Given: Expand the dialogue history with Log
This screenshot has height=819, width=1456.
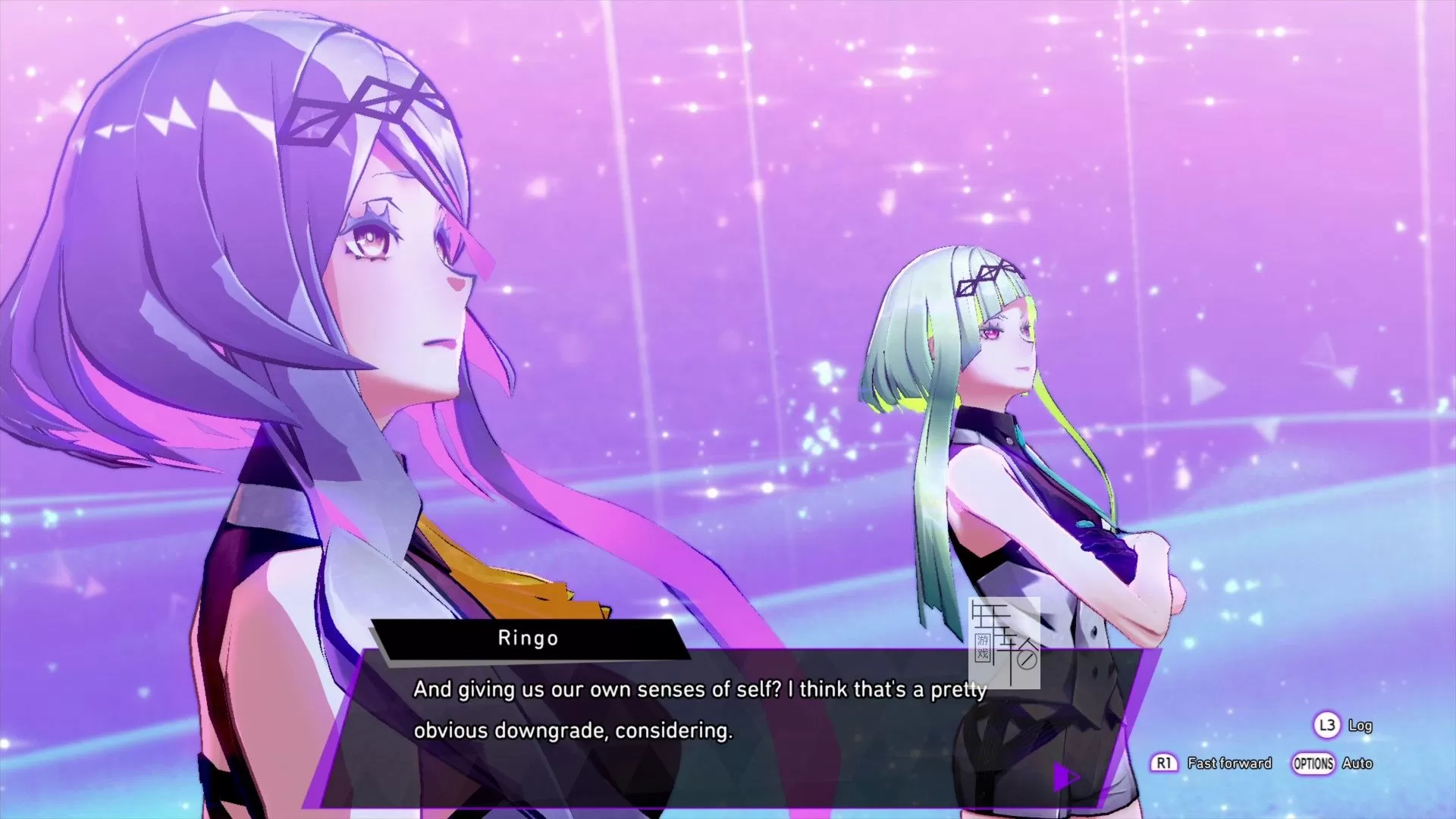Looking at the screenshot, I should tap(1361, 726).
